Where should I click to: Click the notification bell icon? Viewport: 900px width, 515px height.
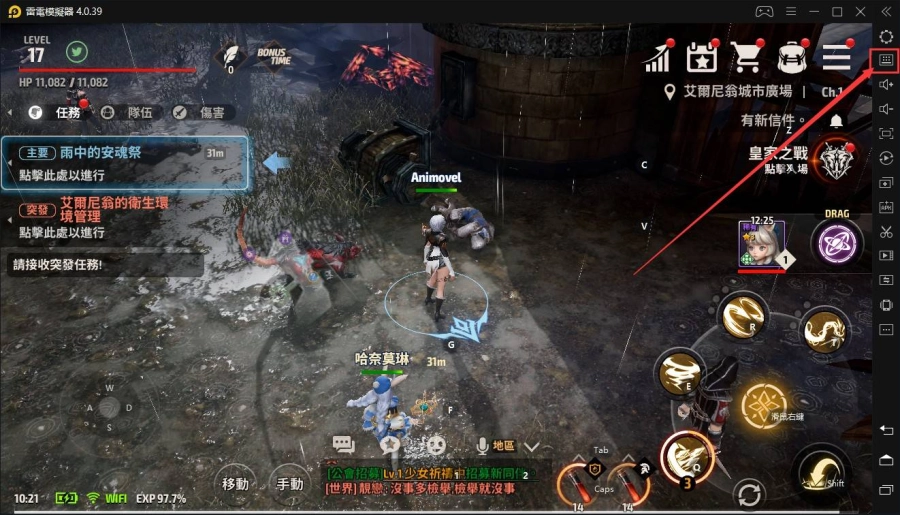click(x=836, y=120)
